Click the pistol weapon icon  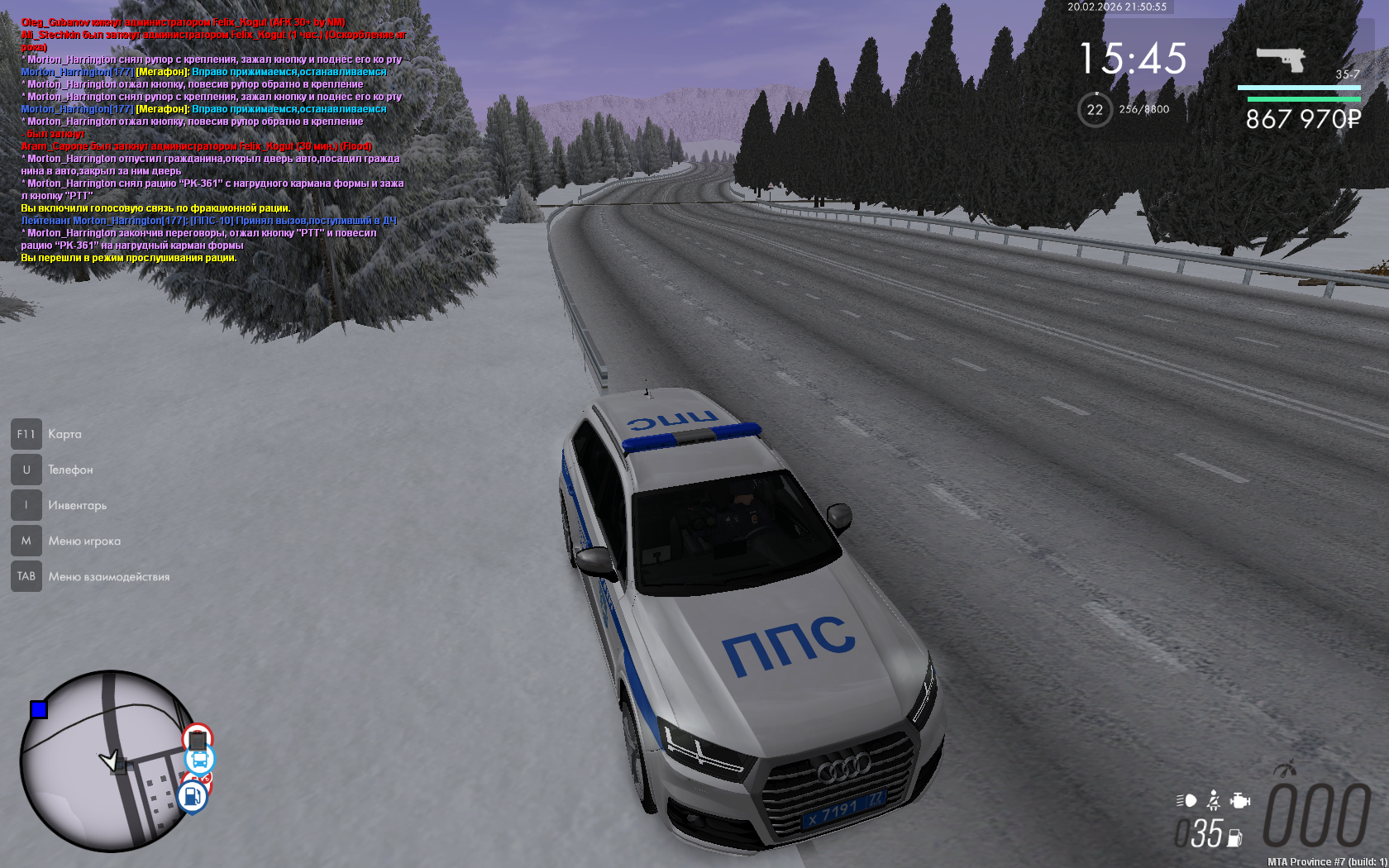click(x=1280, y=59)
